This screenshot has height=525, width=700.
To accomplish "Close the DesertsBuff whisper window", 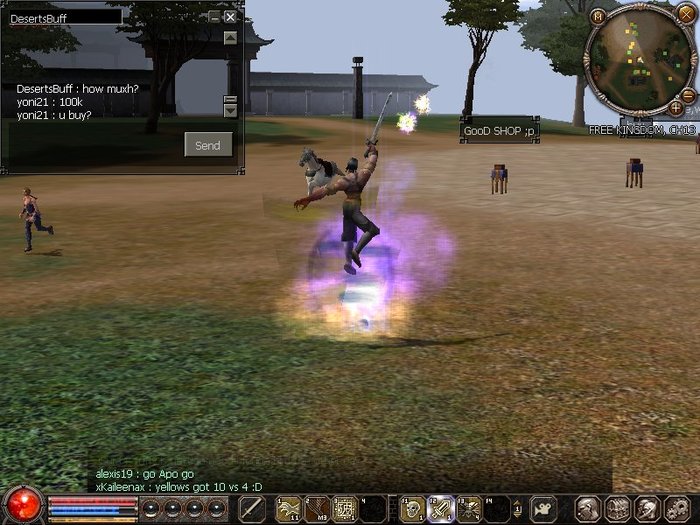I will tap(231, 17).
